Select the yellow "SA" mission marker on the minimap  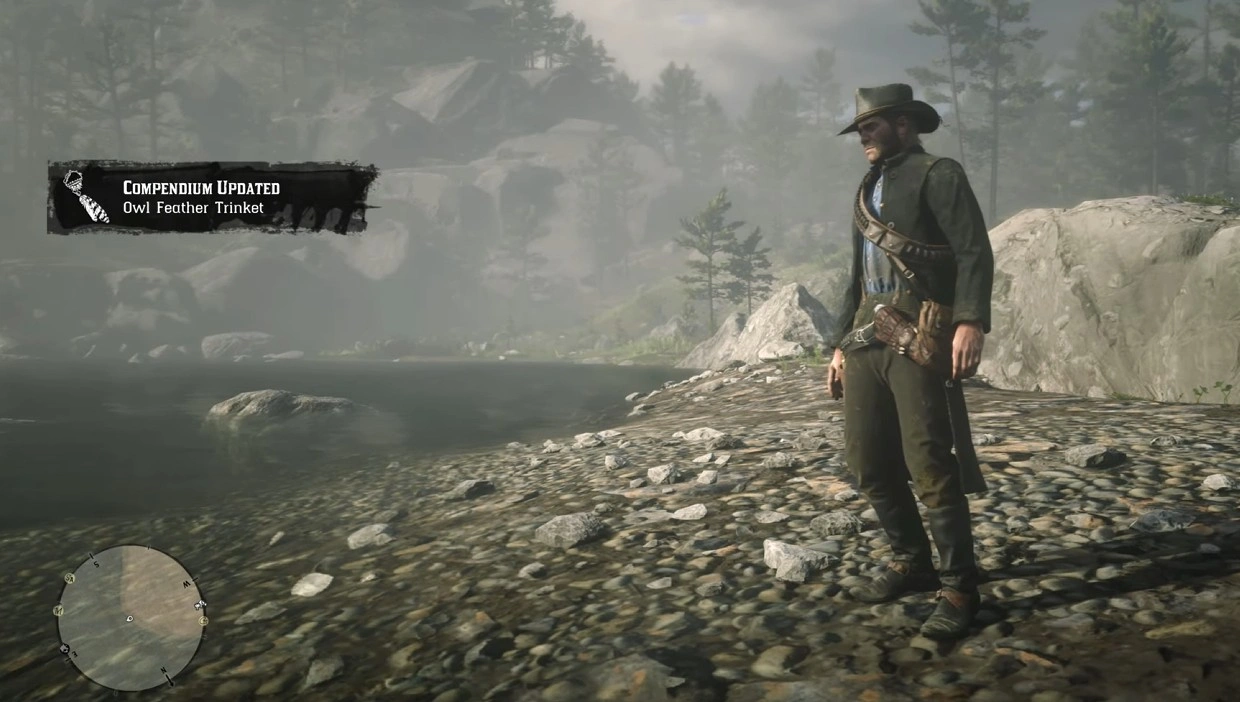70,578
